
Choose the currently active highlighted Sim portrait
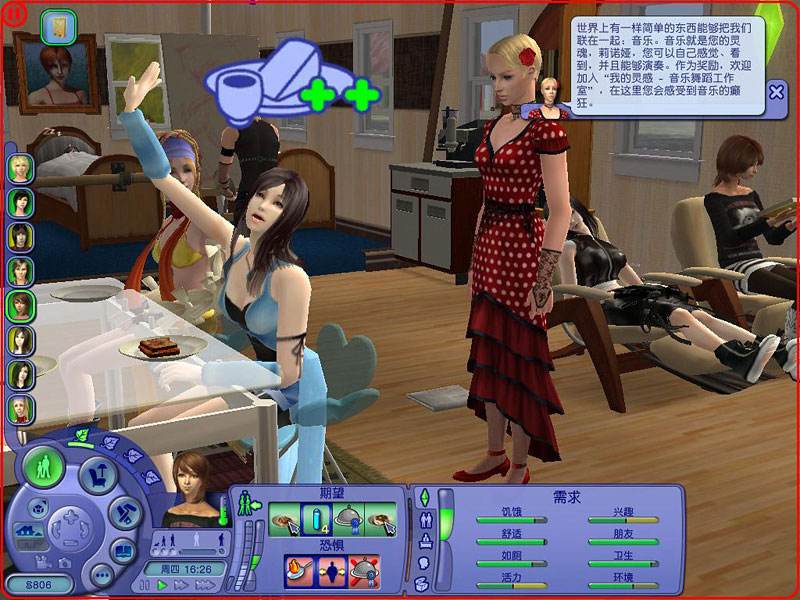click(x=20, y=304)
